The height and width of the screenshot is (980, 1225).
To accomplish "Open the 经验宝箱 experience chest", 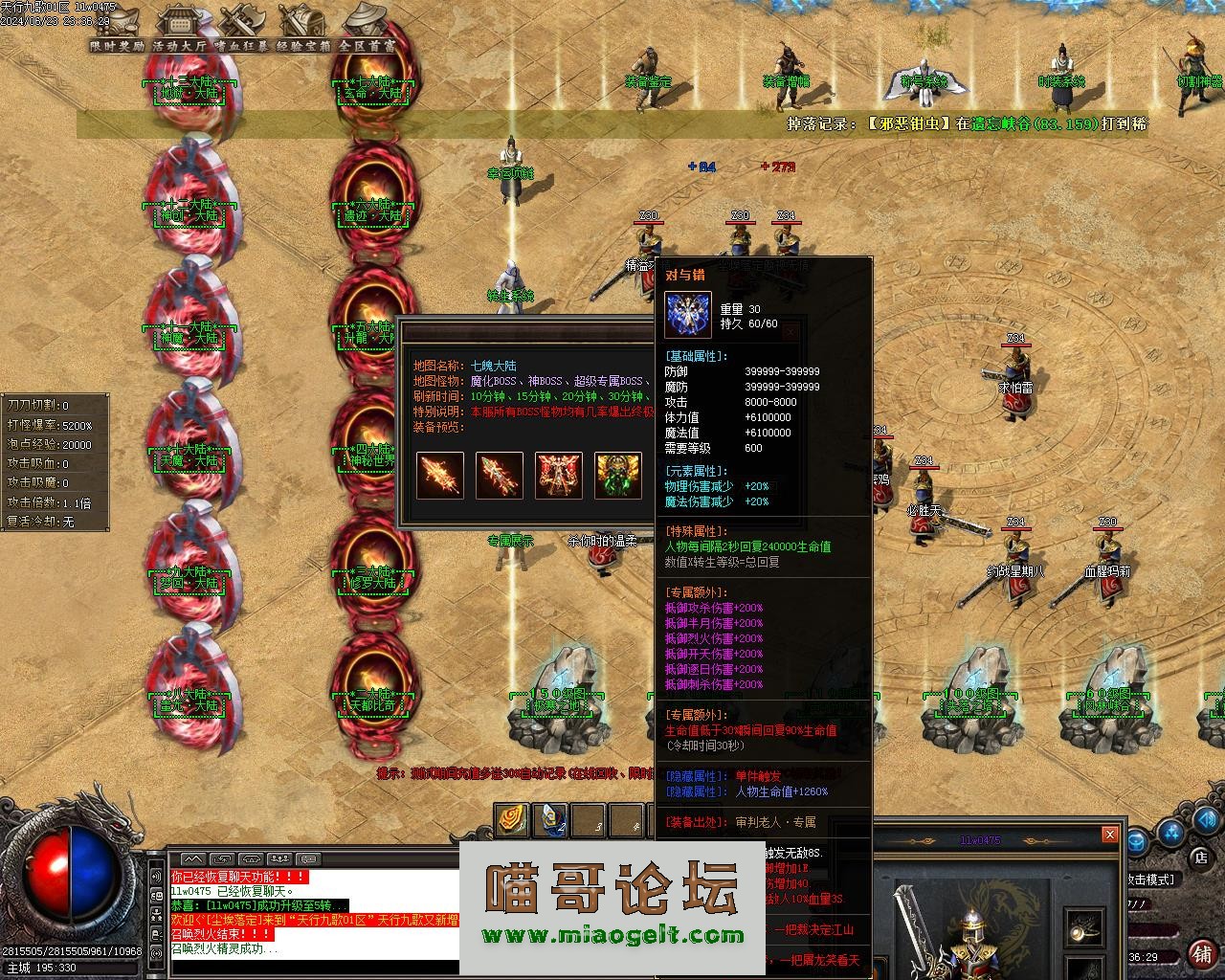I will (302, 27).
